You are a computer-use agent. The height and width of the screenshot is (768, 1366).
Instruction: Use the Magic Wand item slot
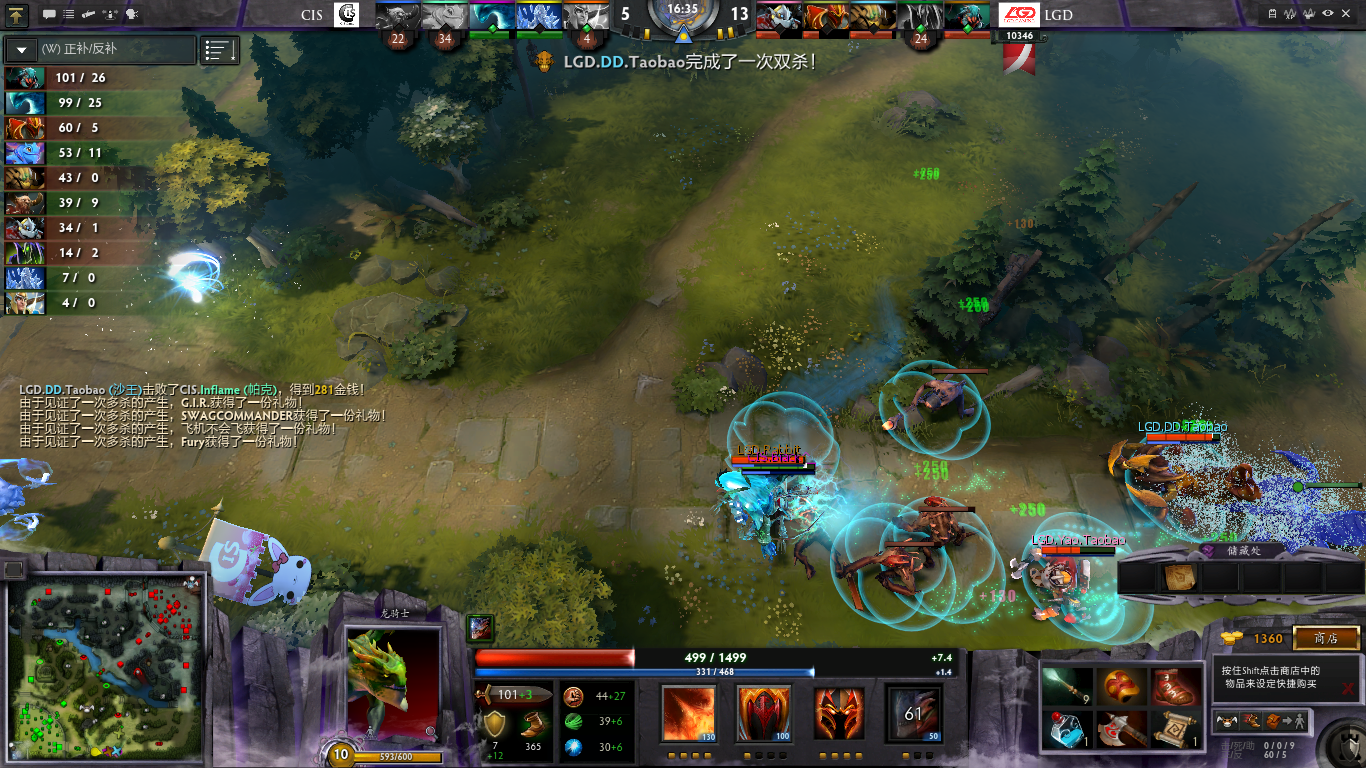point(1067,687)
